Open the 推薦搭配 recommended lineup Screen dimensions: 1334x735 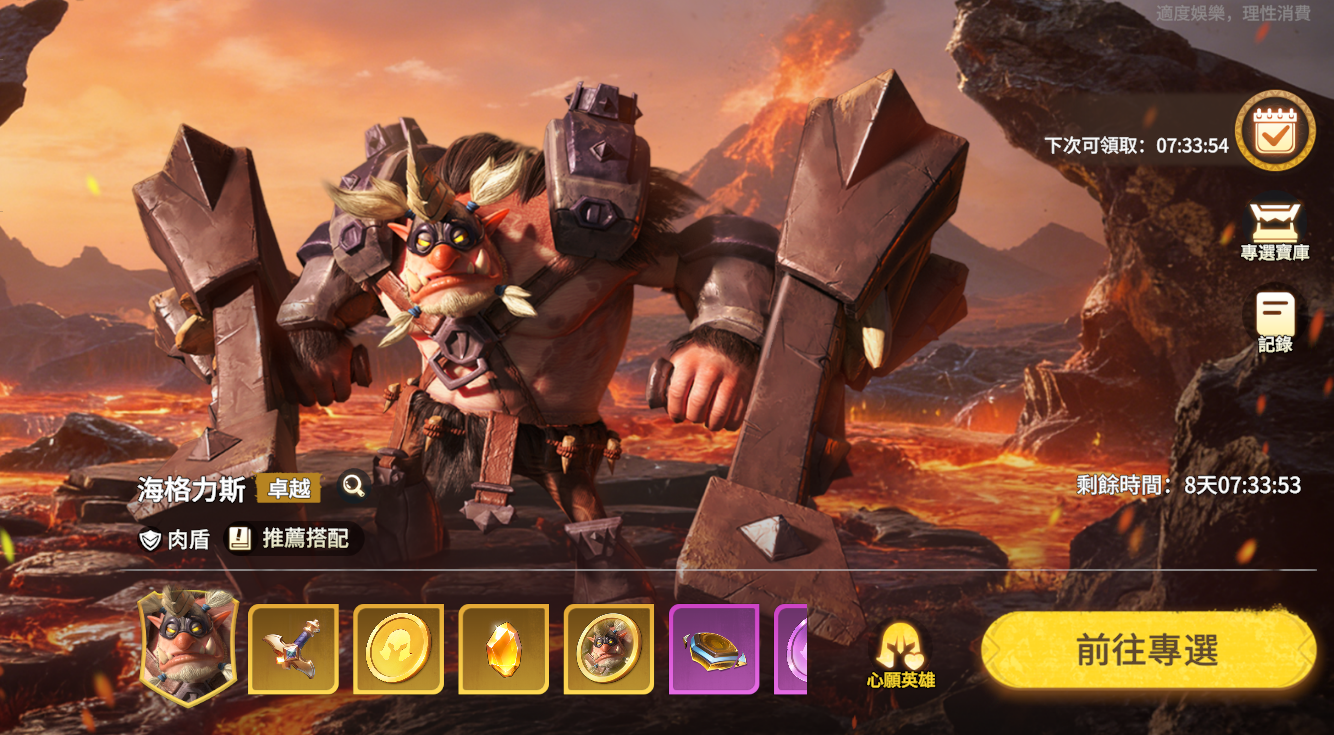pyautogui.click(x=292, y=539)
